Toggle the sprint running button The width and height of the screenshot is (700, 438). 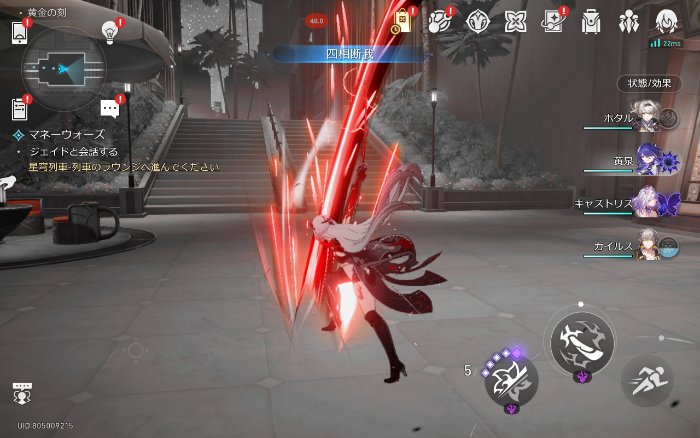point(646,380)
